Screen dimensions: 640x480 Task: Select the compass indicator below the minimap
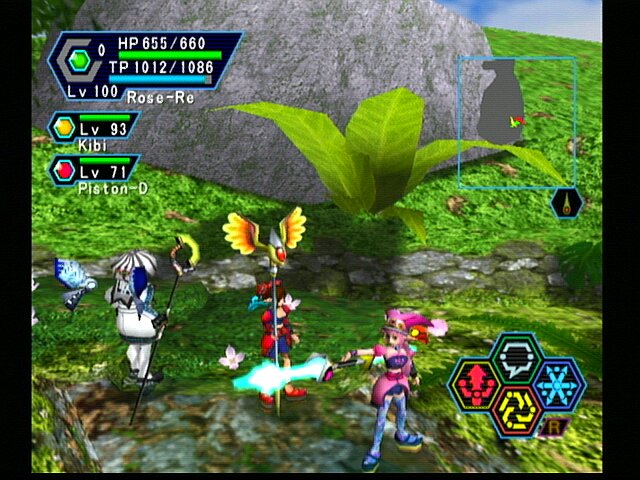(x=565, y=203)
